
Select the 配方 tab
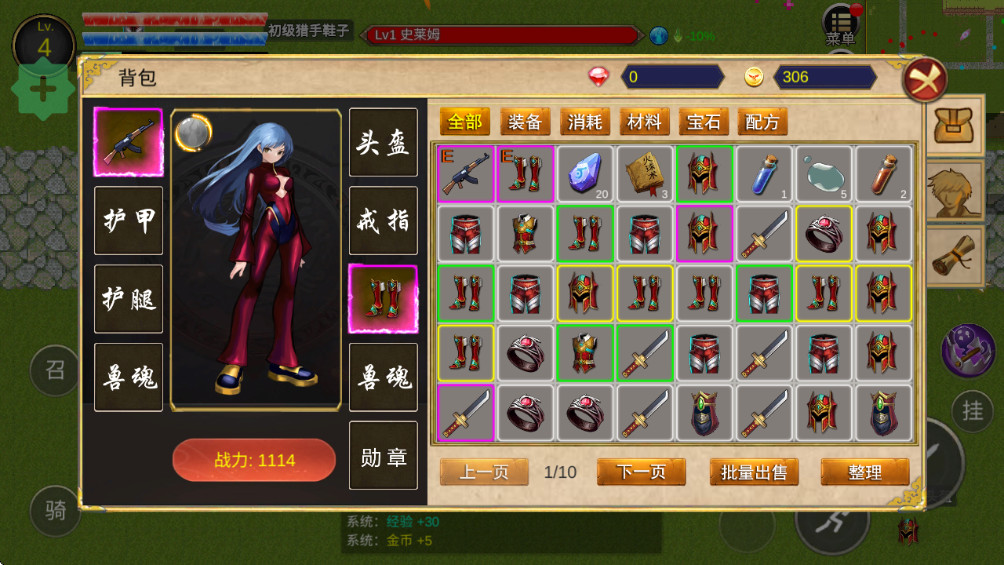pyautogui.click(x=763, y=122)
